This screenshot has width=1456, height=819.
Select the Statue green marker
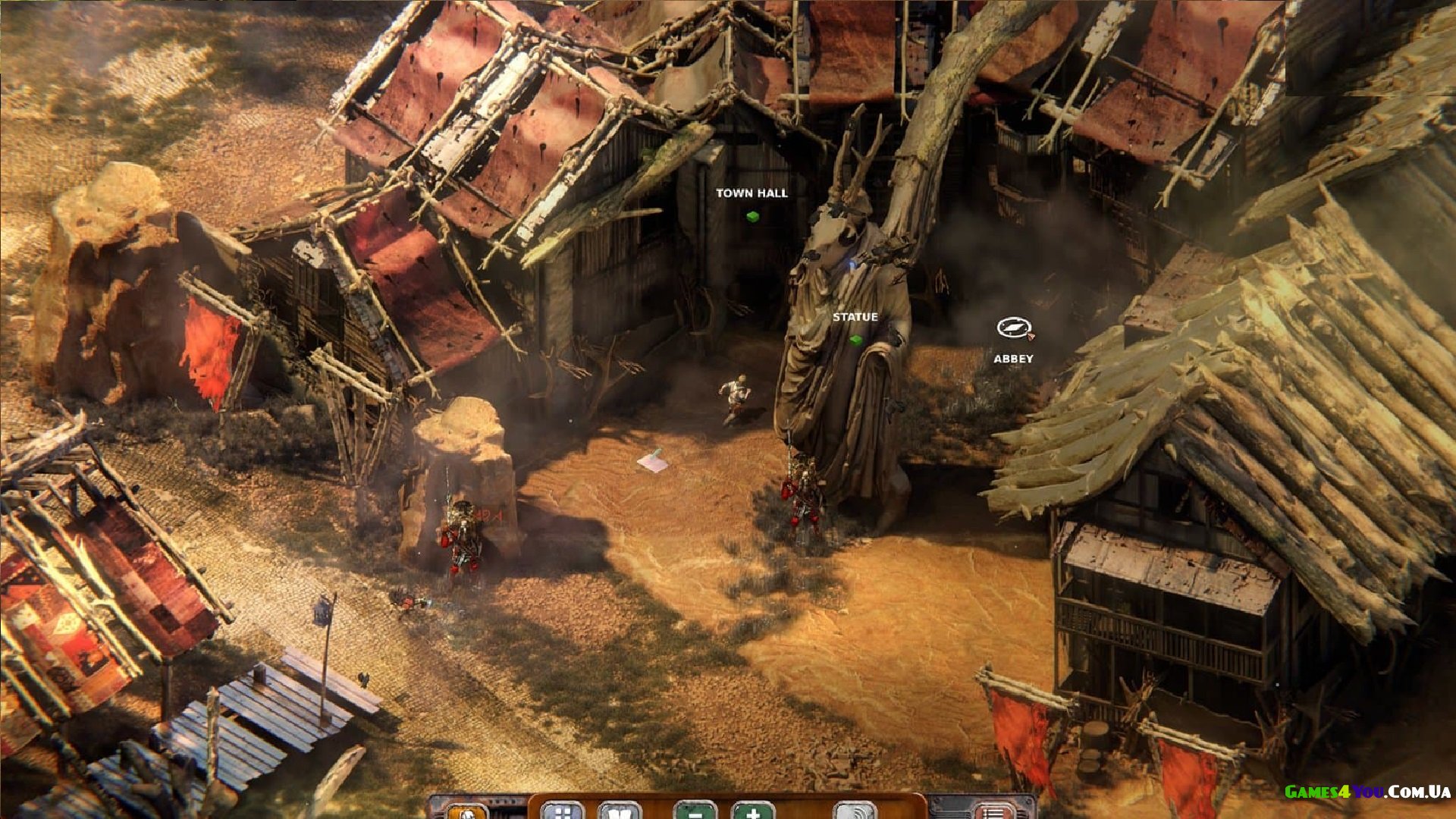856,340
